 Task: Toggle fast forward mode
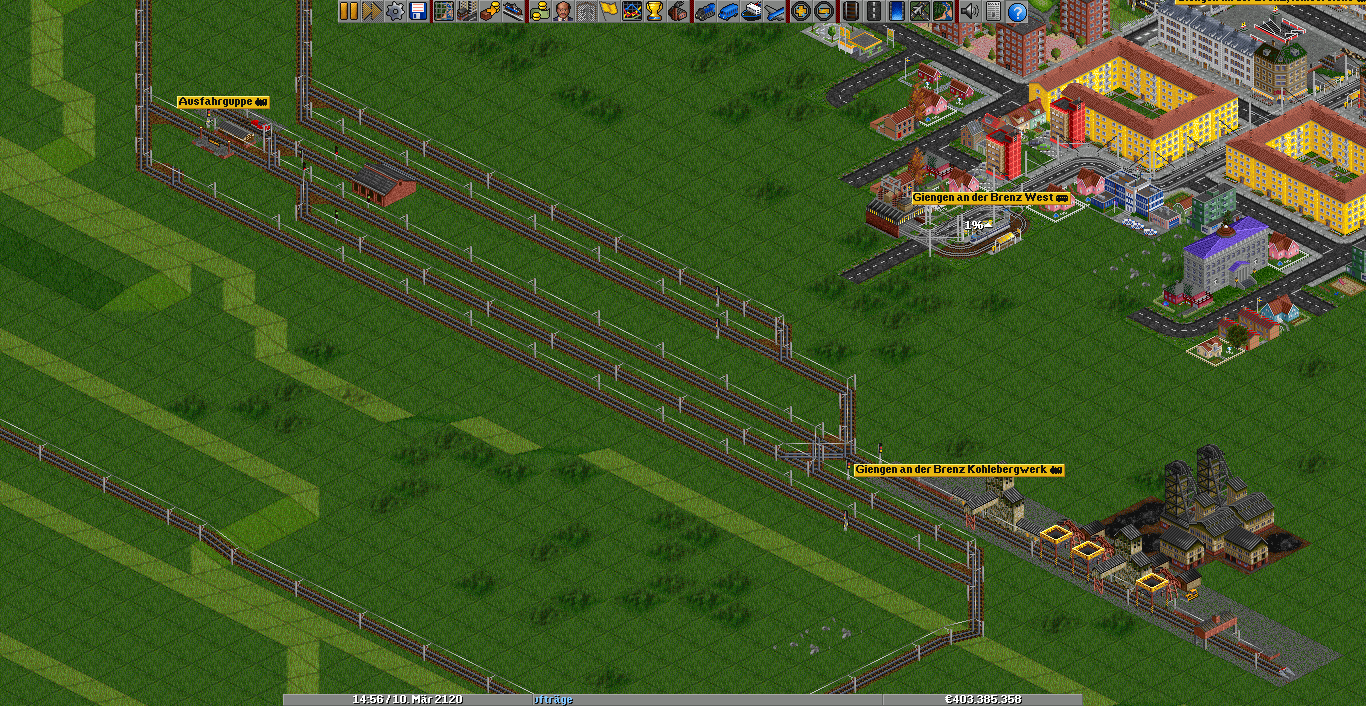coord(371,11)
